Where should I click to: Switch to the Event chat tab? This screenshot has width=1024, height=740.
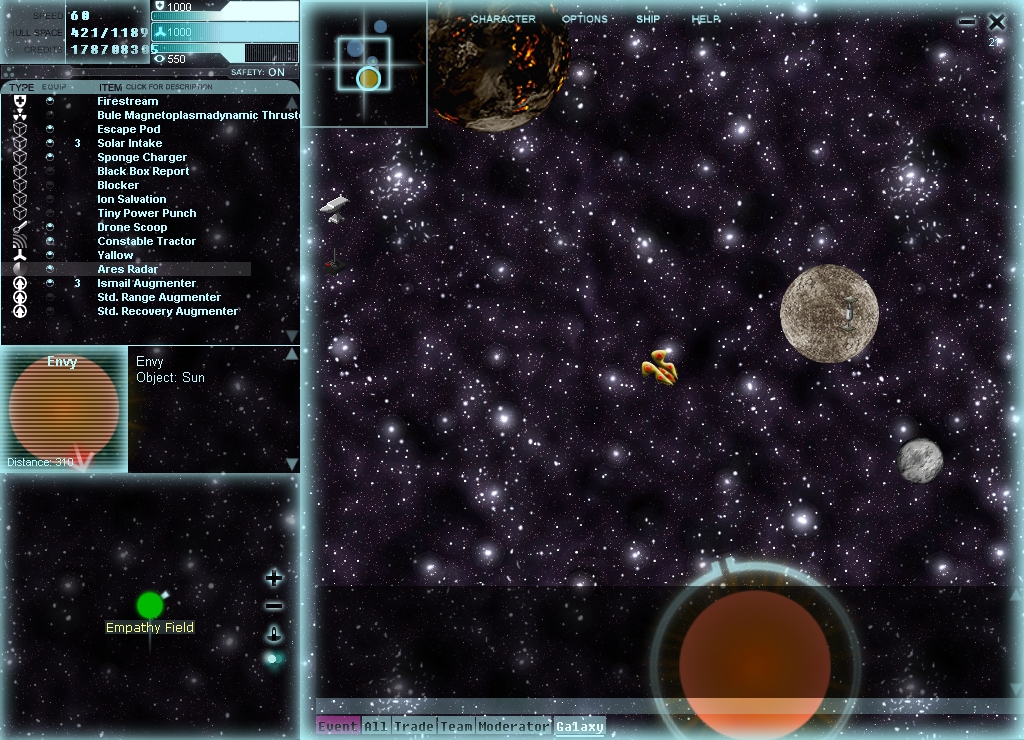(338, 726)
